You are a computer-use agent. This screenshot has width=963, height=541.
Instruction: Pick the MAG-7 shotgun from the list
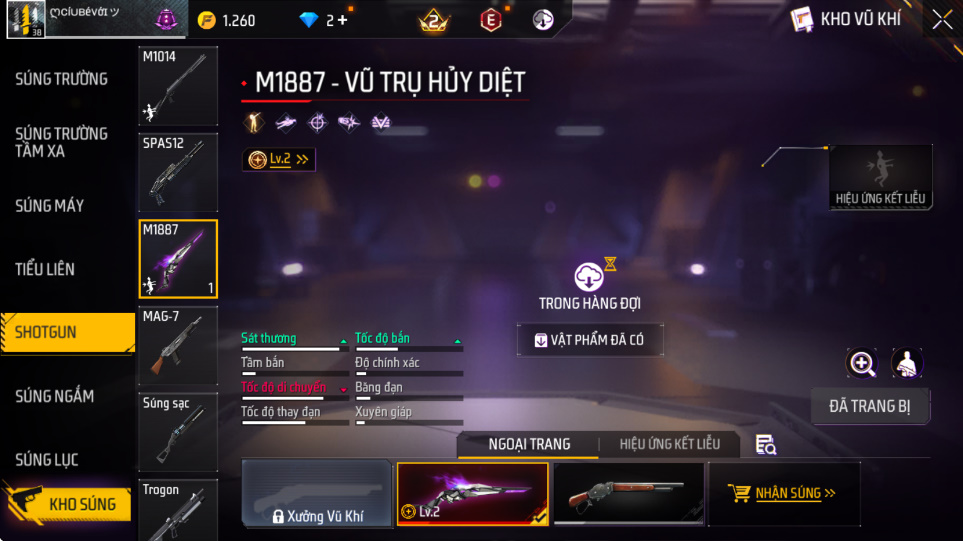click(x=178, y=346)
